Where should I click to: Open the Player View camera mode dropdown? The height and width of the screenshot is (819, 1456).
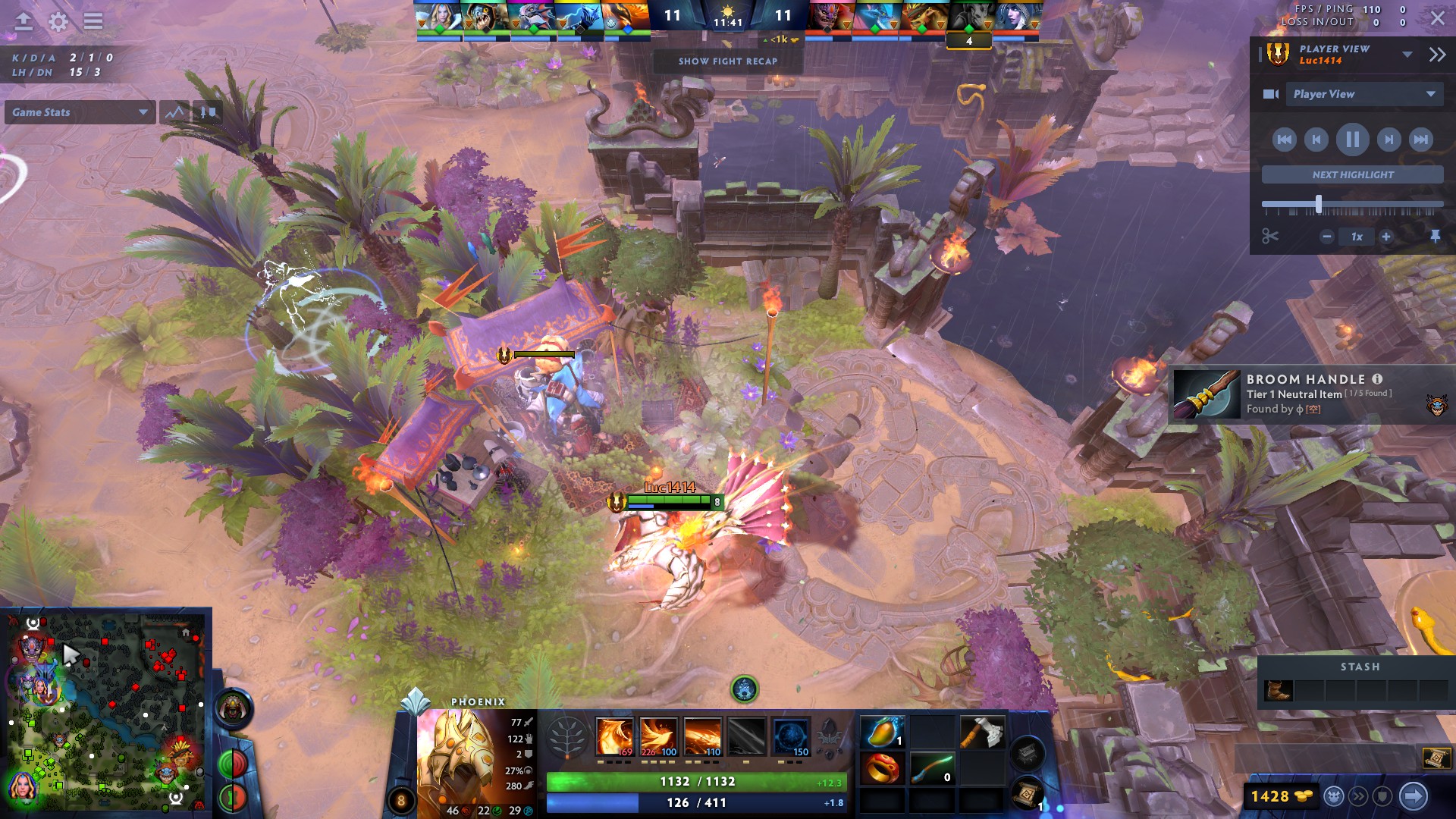tap(1365, 94)
